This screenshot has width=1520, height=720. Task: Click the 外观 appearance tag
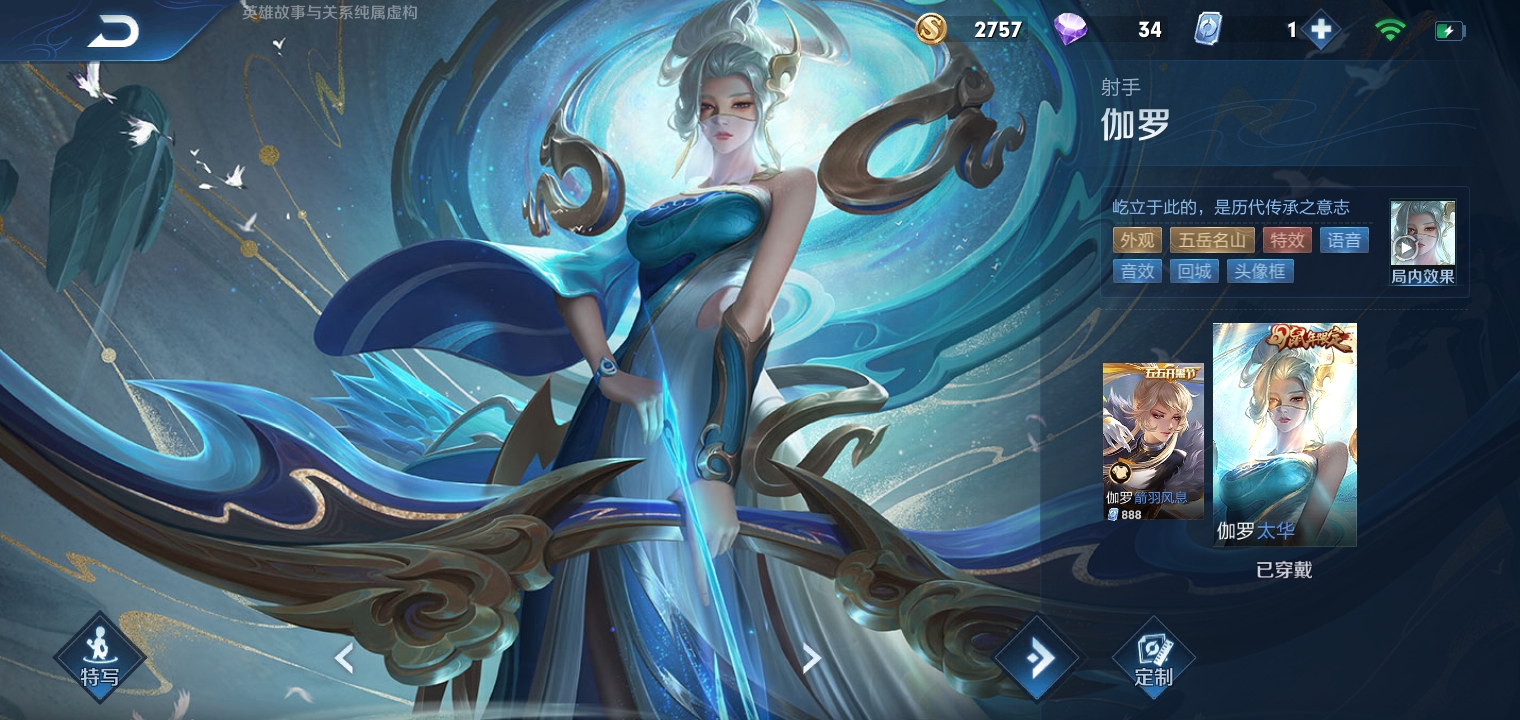pos(1137,240)
